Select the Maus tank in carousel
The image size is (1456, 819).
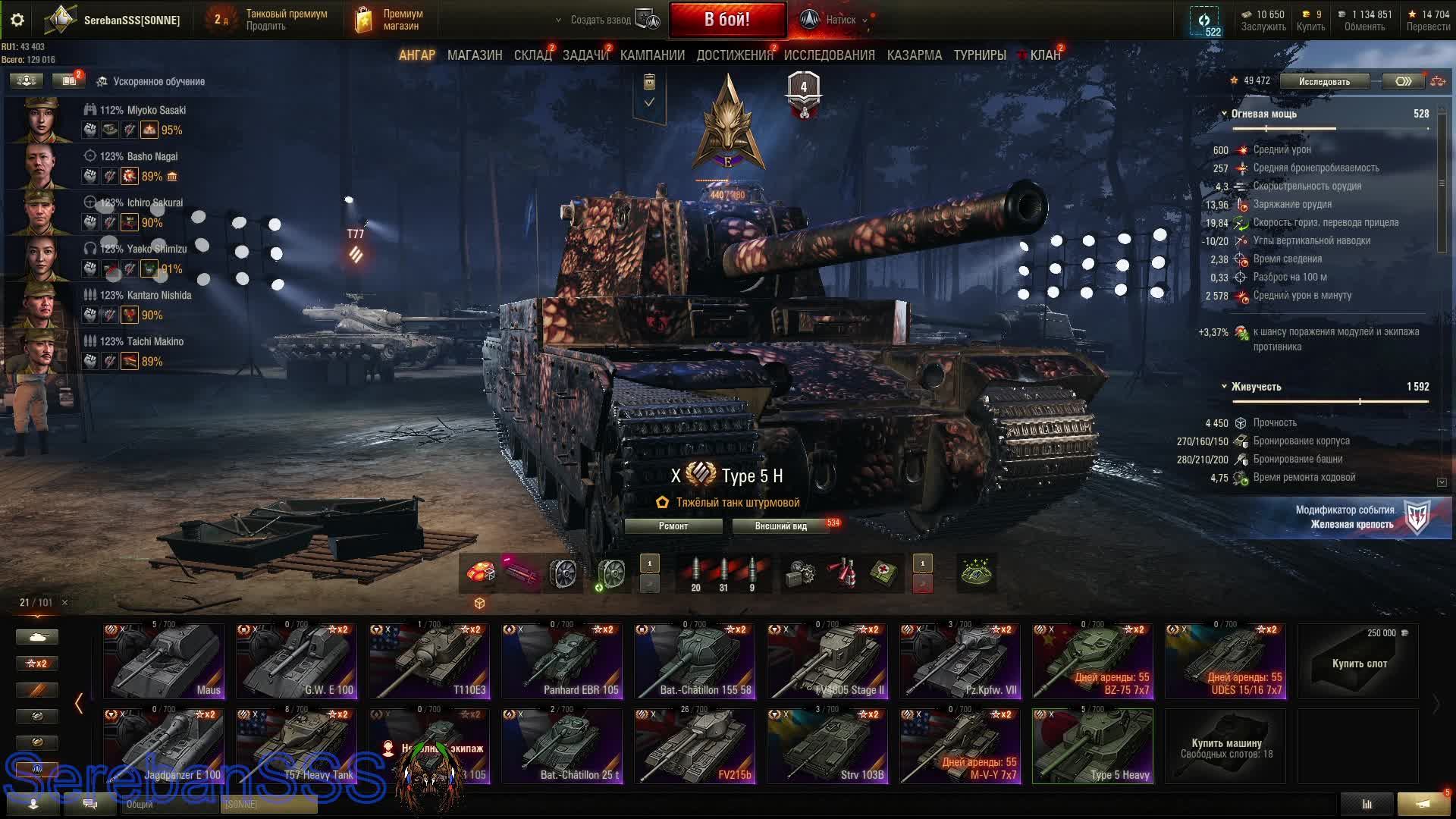tap(164, 661)
